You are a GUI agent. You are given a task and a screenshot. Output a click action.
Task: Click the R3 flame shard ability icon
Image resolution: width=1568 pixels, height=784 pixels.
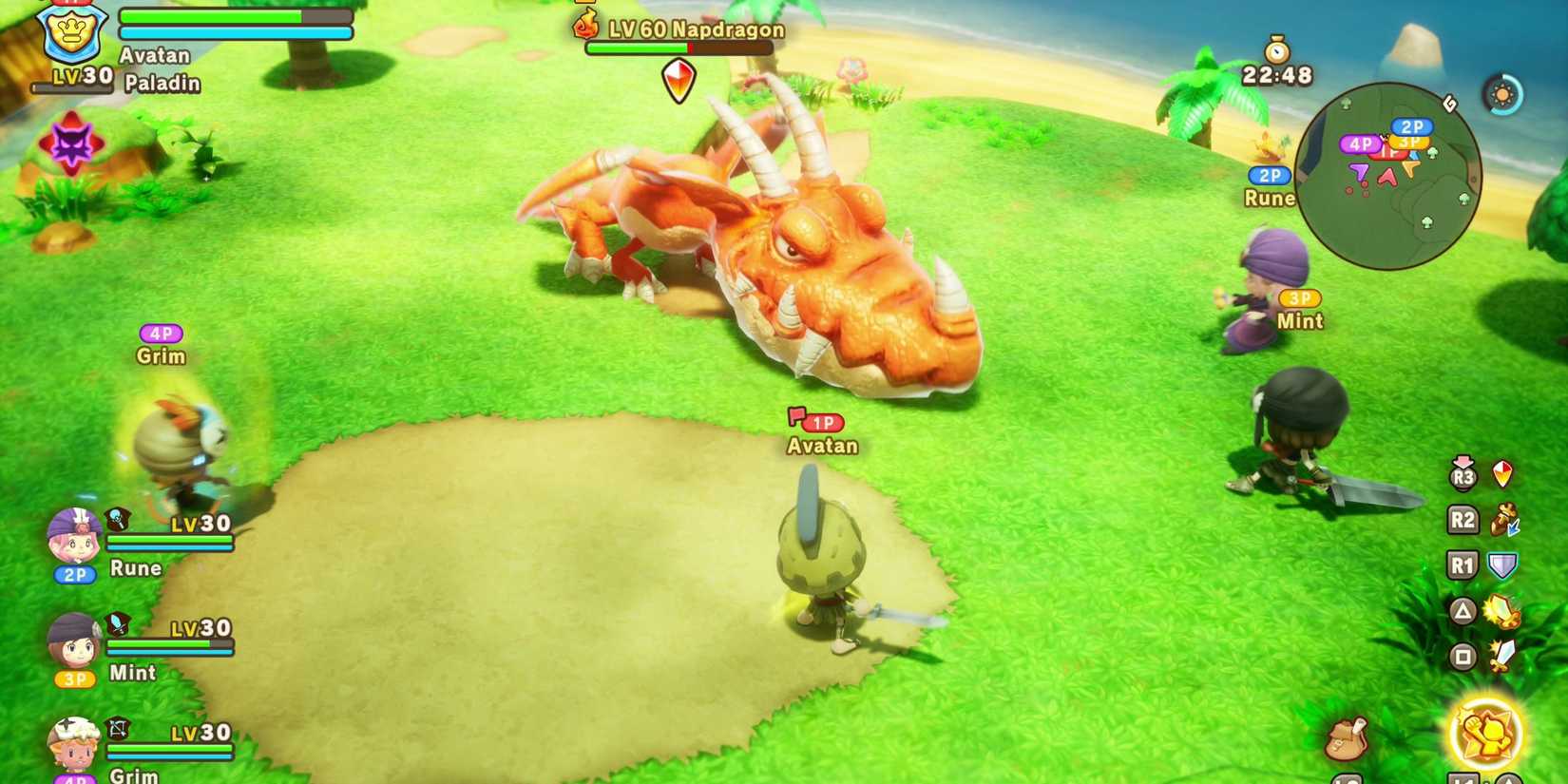click(1502, 475)
